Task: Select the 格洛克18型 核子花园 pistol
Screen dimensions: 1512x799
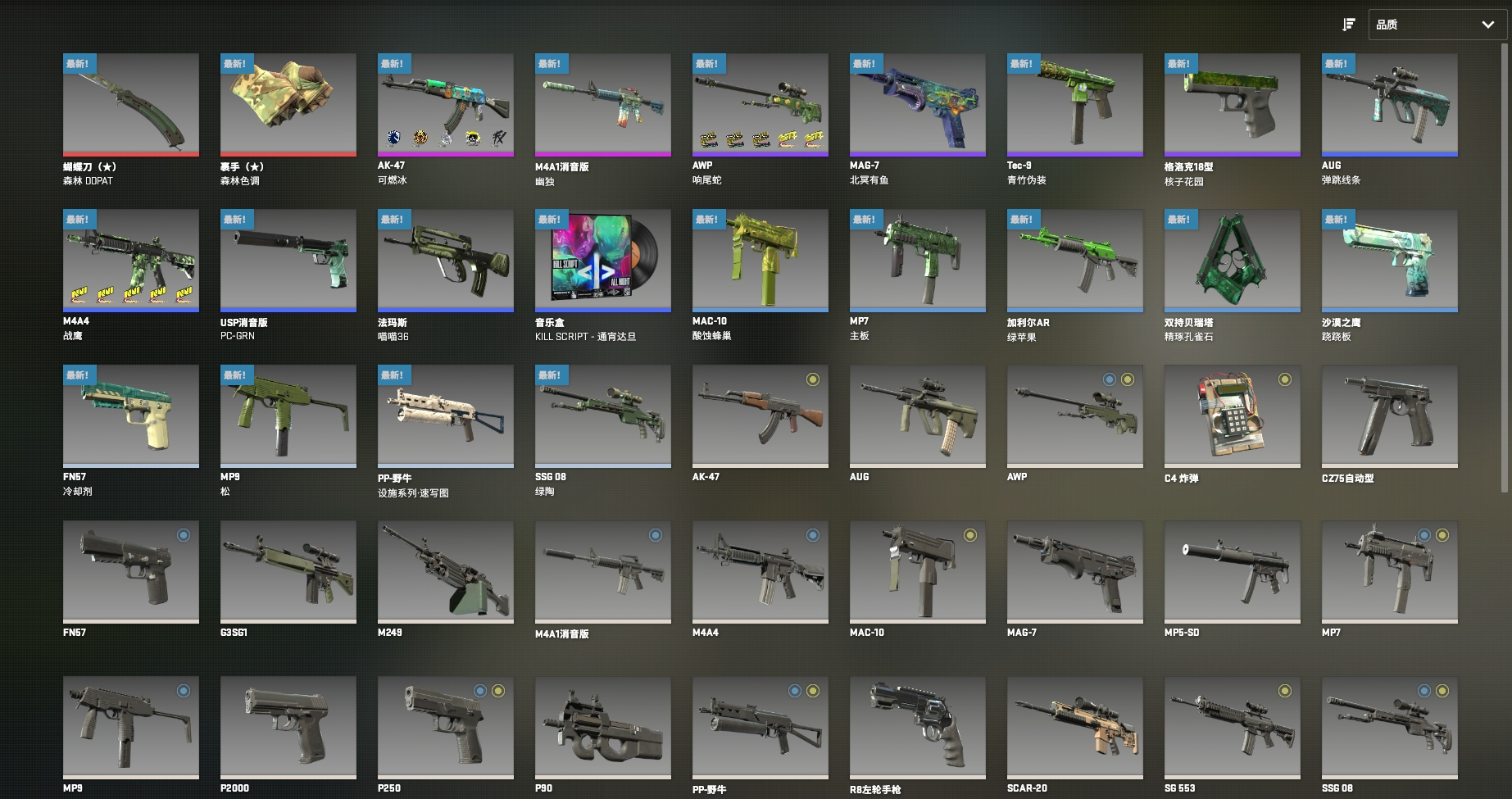Action: click(x=1233, y=104)
